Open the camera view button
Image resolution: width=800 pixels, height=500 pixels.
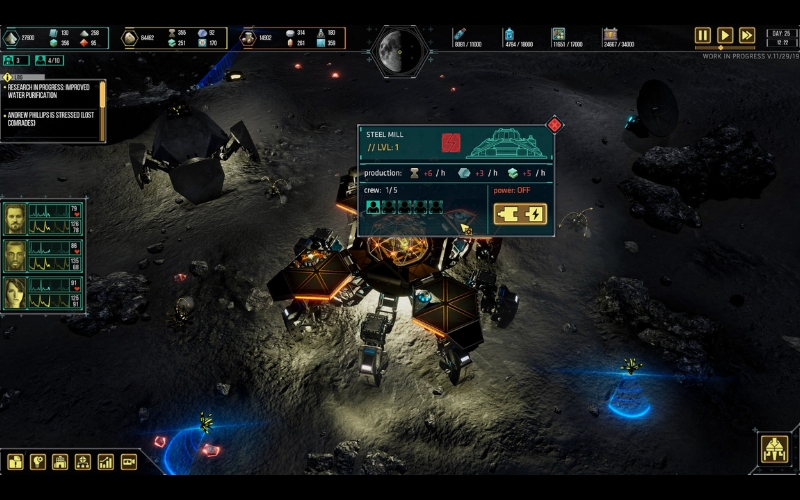[x=129, y=462]
